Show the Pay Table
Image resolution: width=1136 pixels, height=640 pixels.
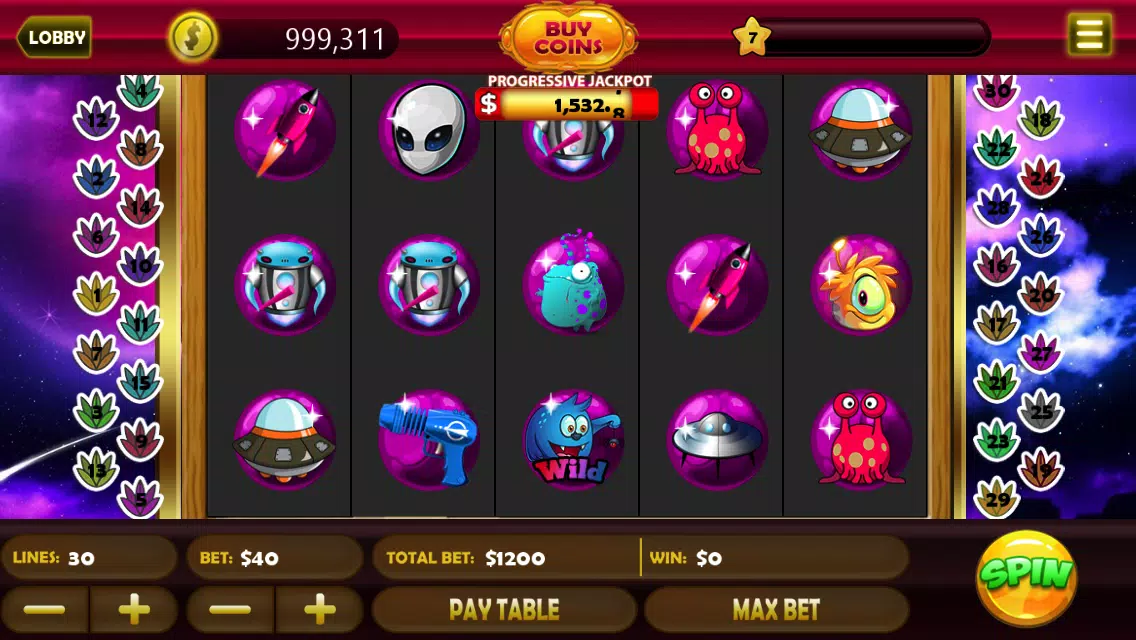[x=504, y=609]
